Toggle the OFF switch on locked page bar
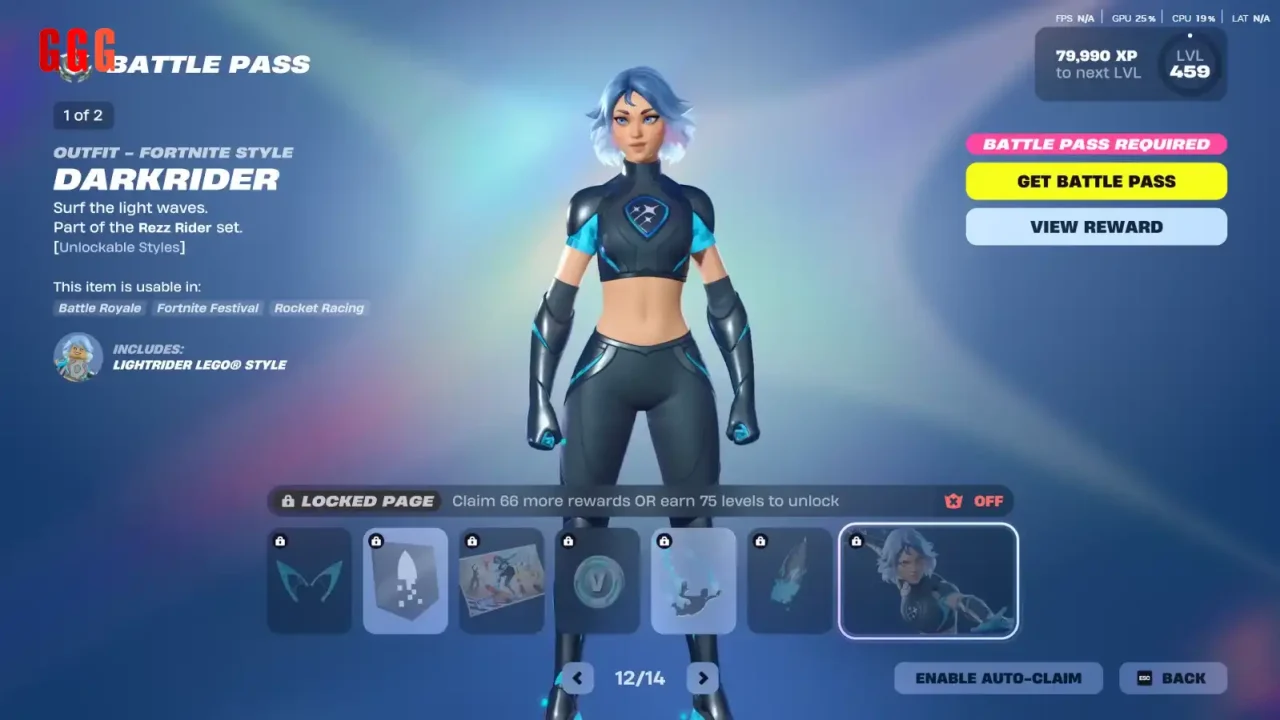Screen dimensions: 1280x720 click(974, 501)
